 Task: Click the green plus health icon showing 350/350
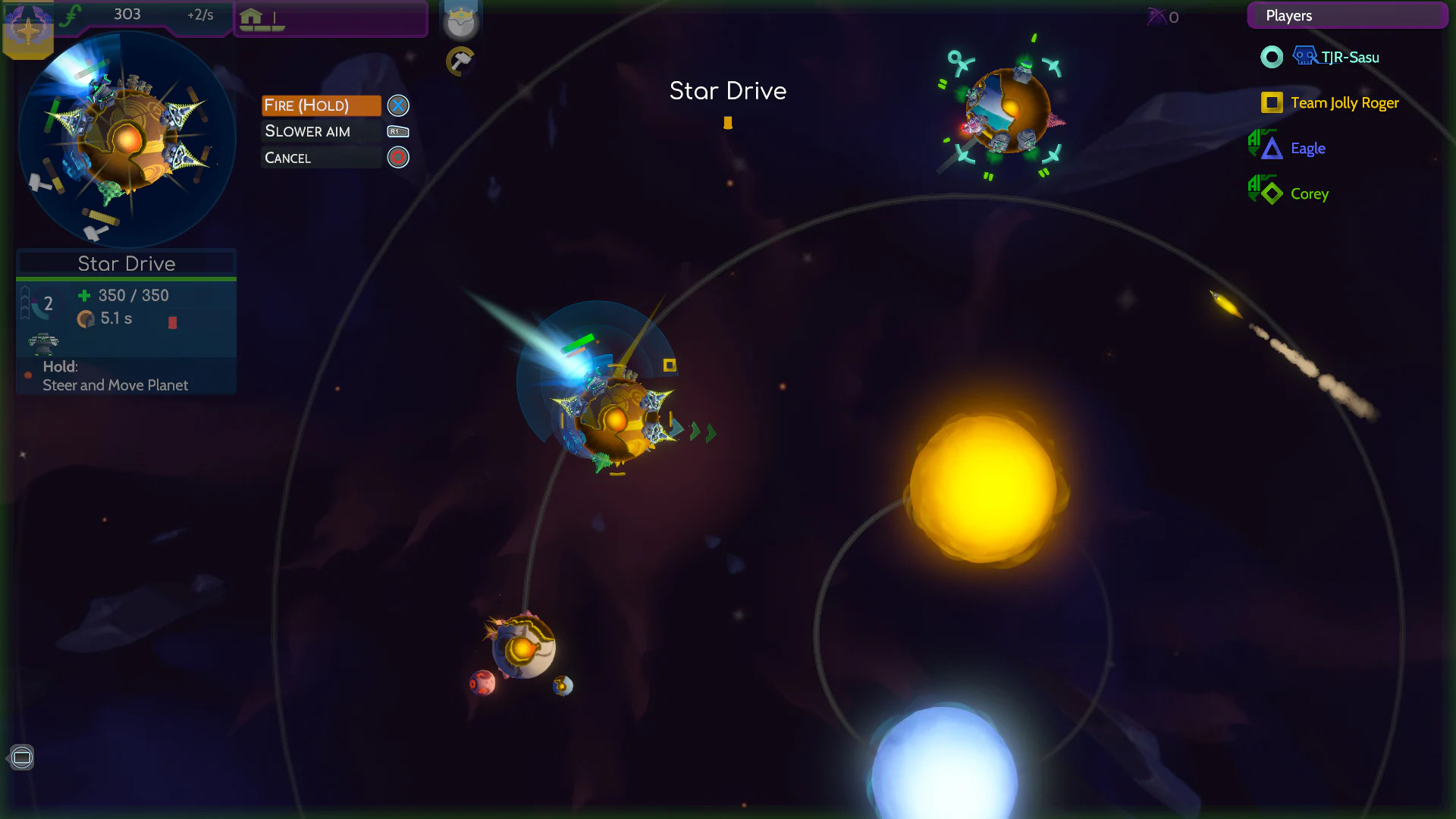(83, 296)
